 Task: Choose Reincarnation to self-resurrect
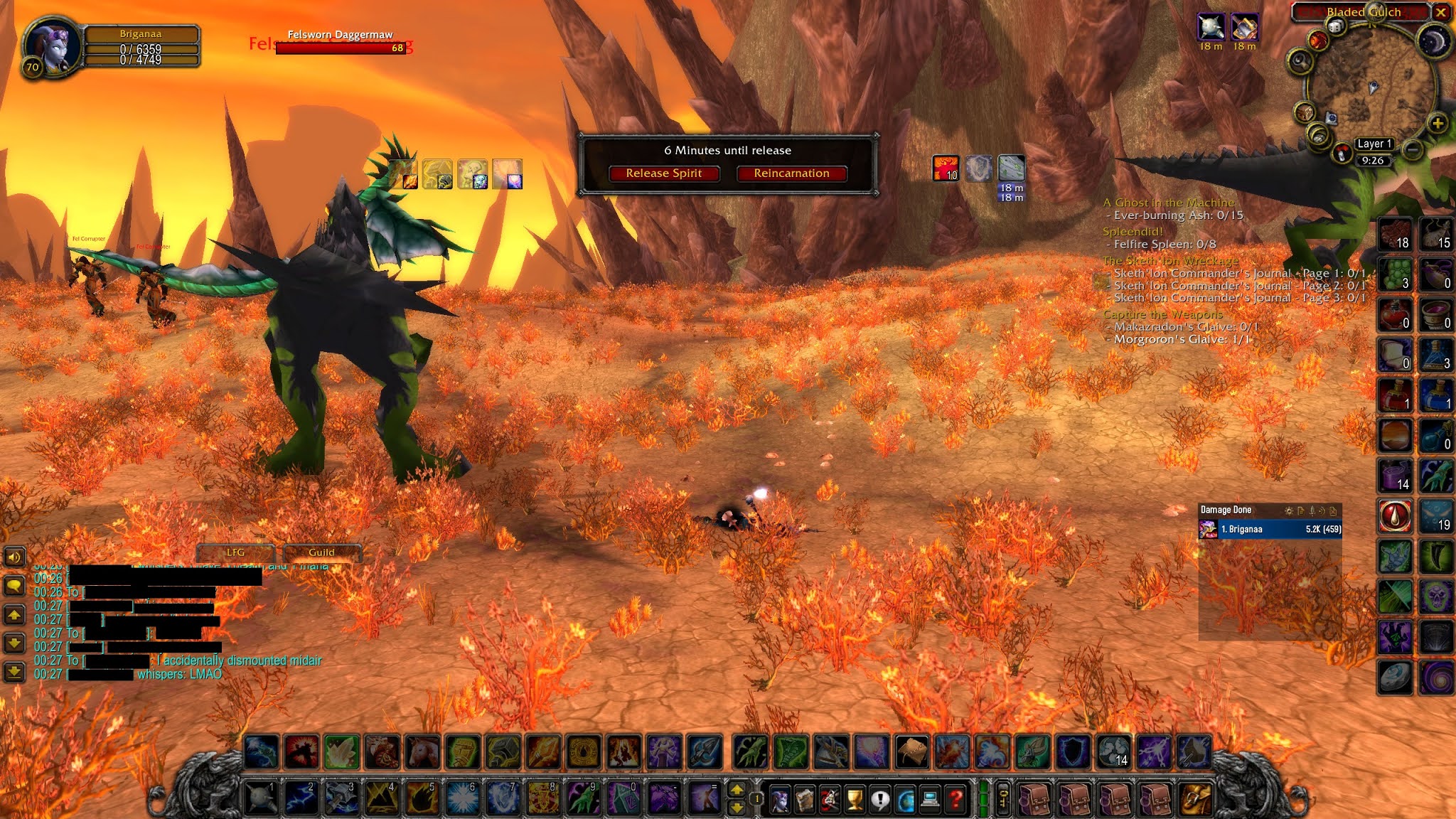click(791, 173)
